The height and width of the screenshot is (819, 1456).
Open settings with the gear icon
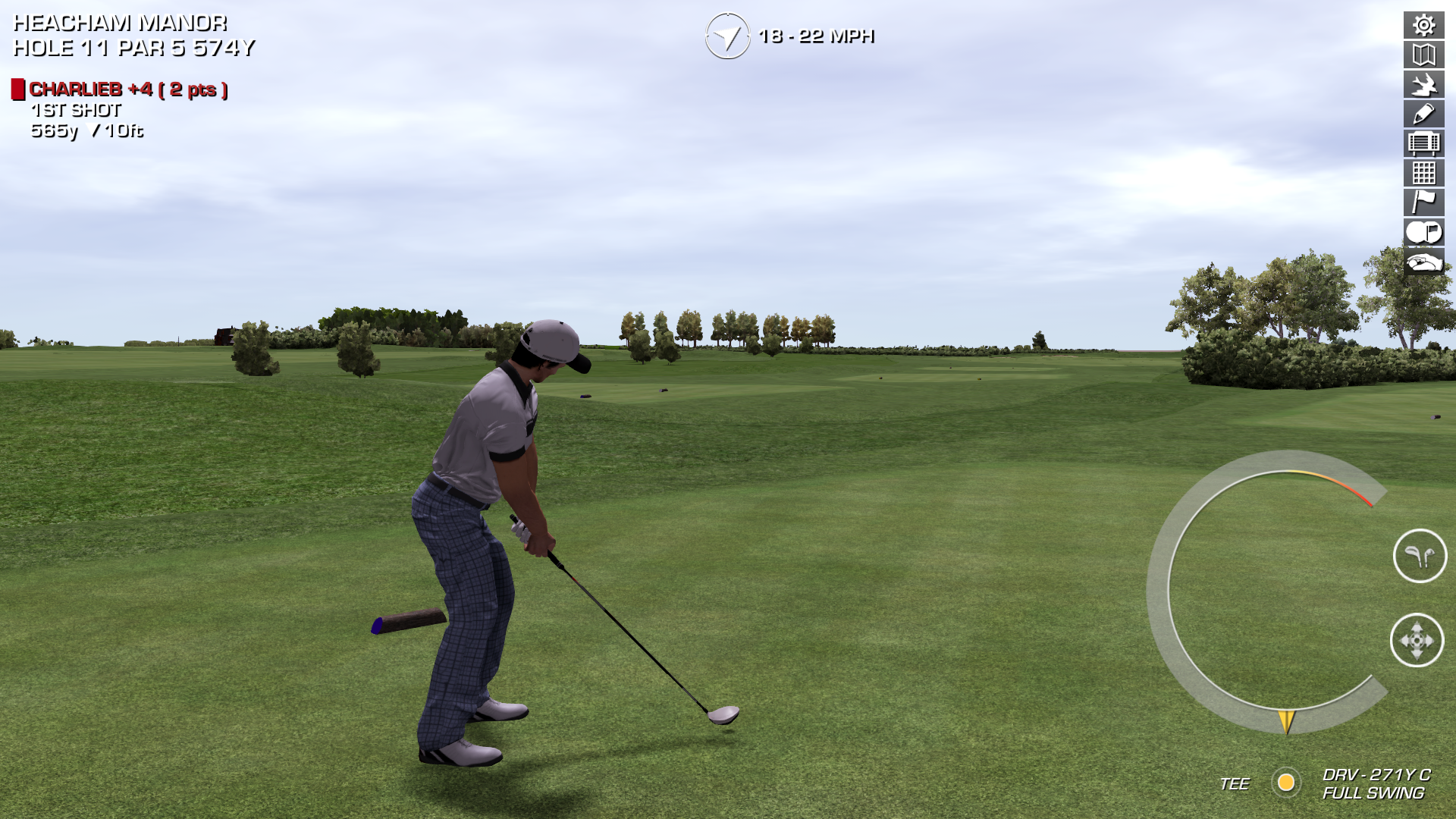(x=1423, y=25)
